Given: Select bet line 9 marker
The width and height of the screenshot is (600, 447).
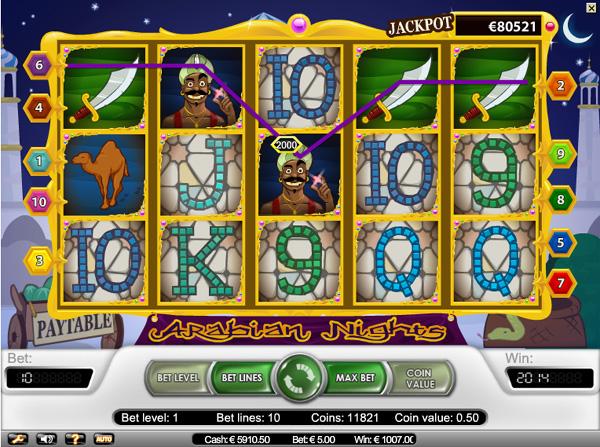Looking at the screenshot, I should point(559,154).
